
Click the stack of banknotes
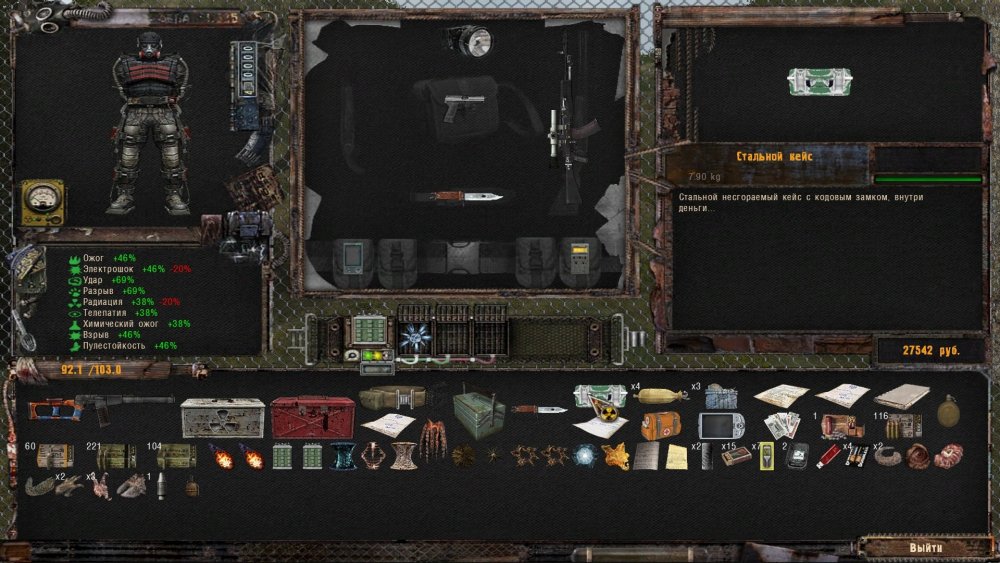click(781, 424)
